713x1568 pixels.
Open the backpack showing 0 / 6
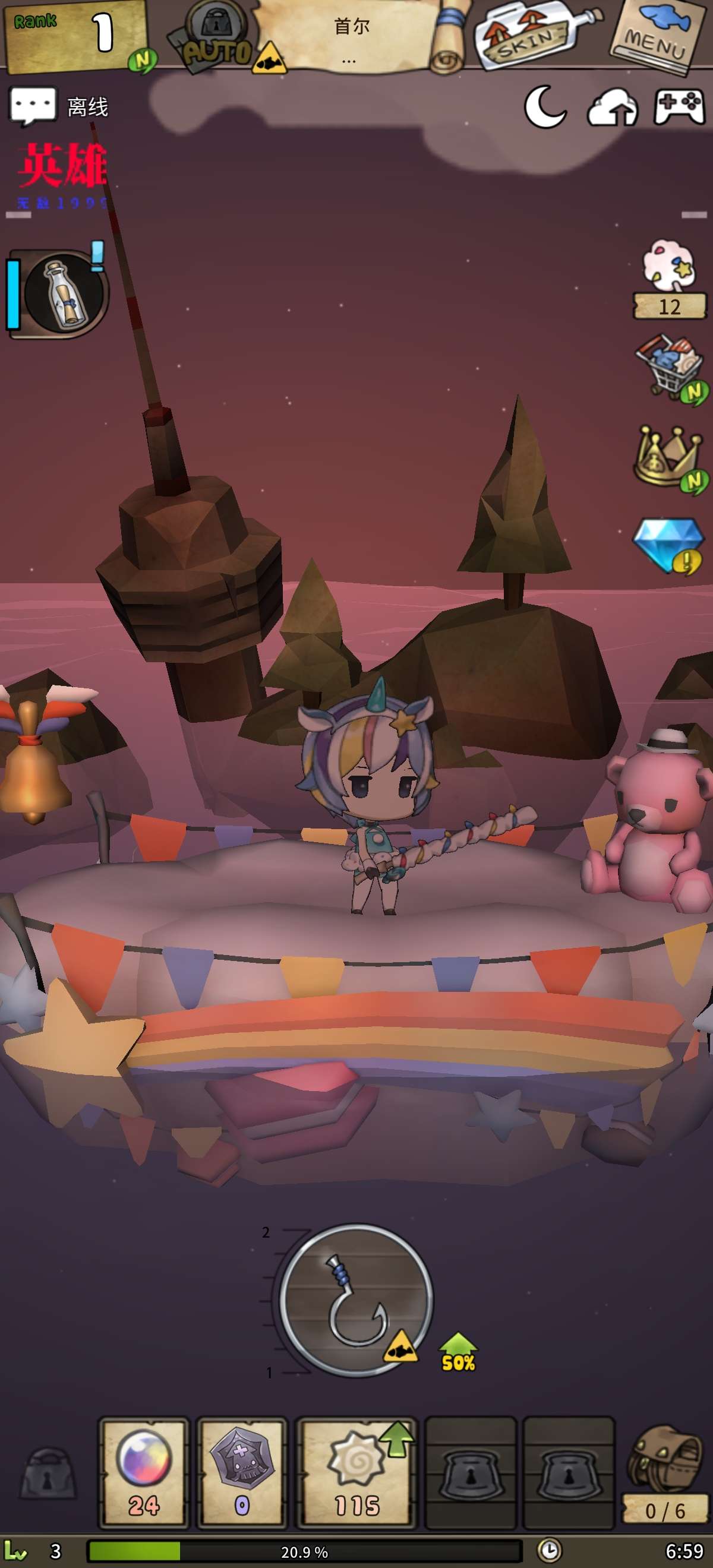click(664, 1473)
